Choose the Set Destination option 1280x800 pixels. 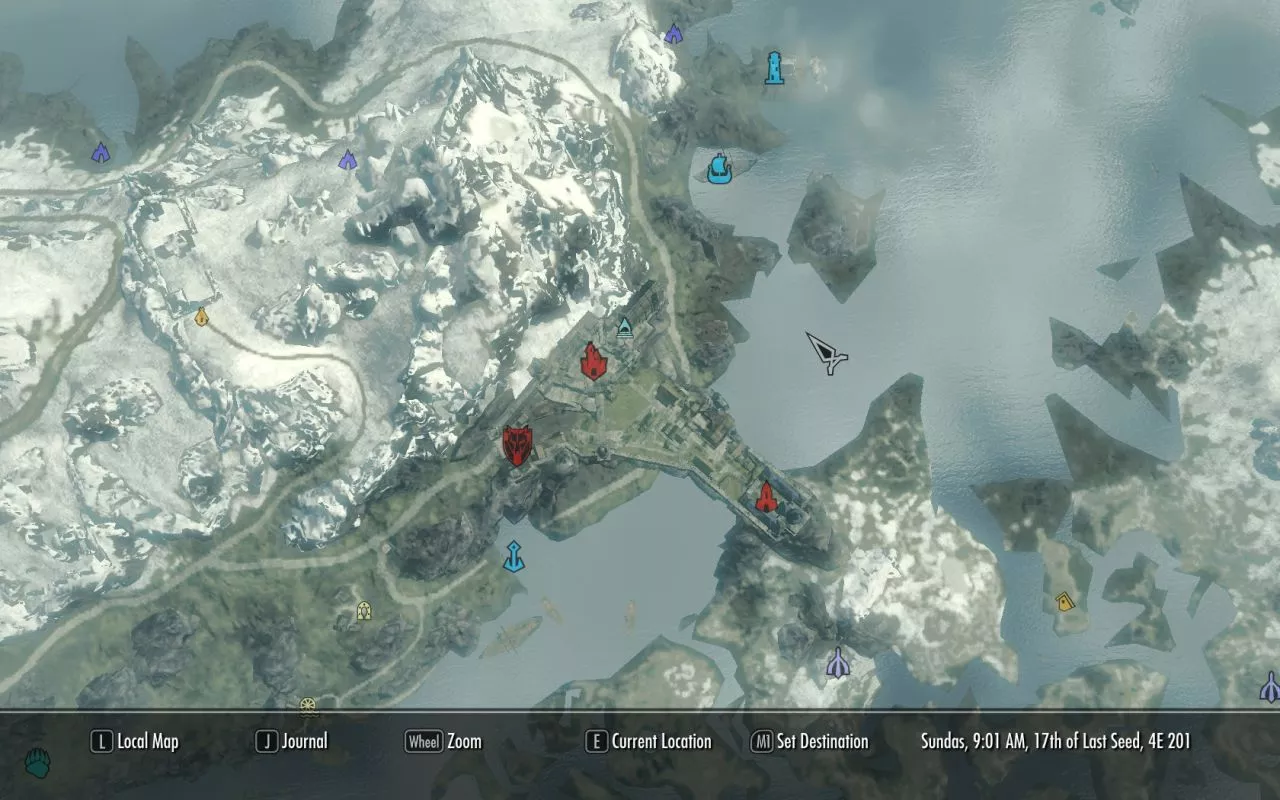tap(810, 741)
